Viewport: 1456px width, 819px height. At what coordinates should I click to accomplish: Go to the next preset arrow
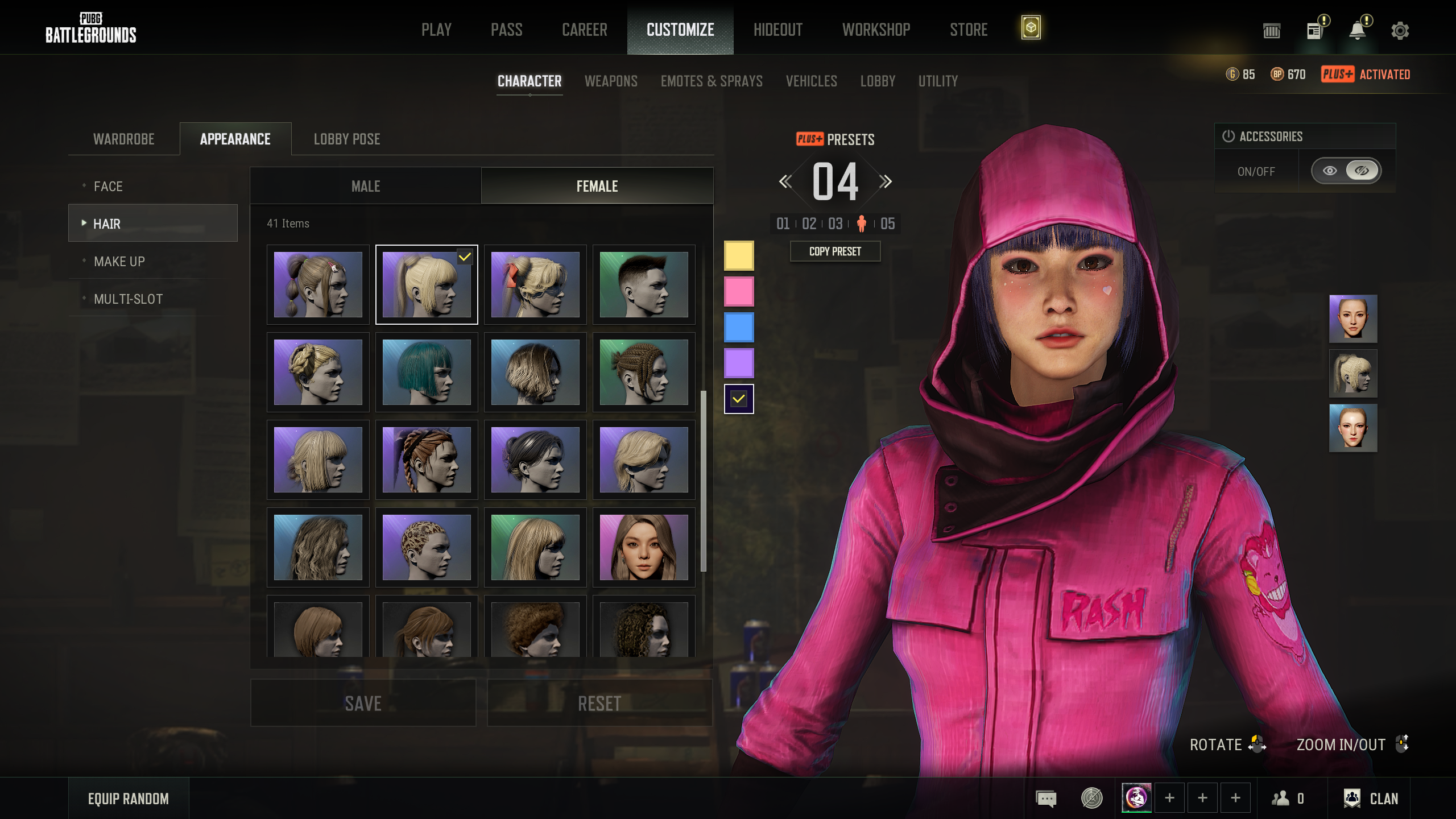(x=885, y=182)
